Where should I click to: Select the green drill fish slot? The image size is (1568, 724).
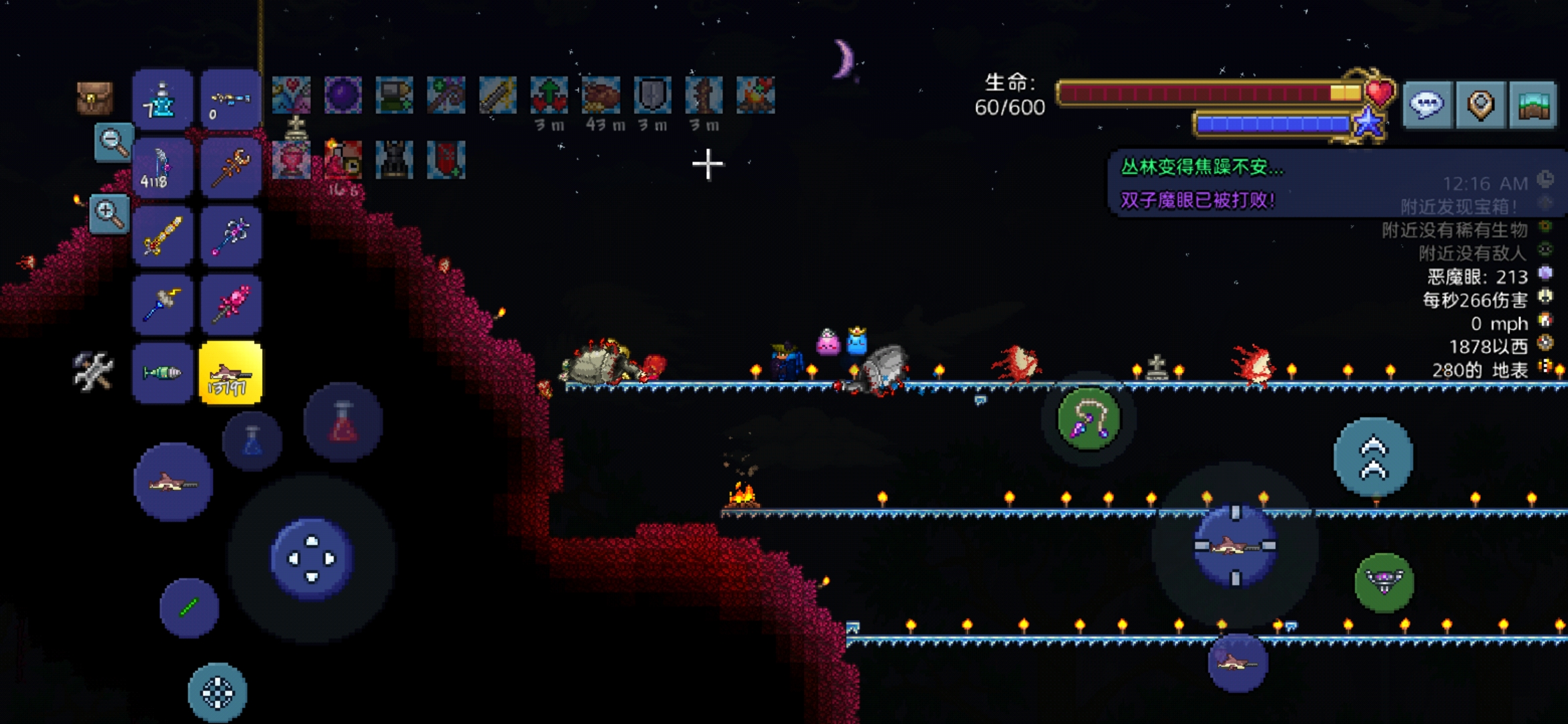[x=162, y=373]
